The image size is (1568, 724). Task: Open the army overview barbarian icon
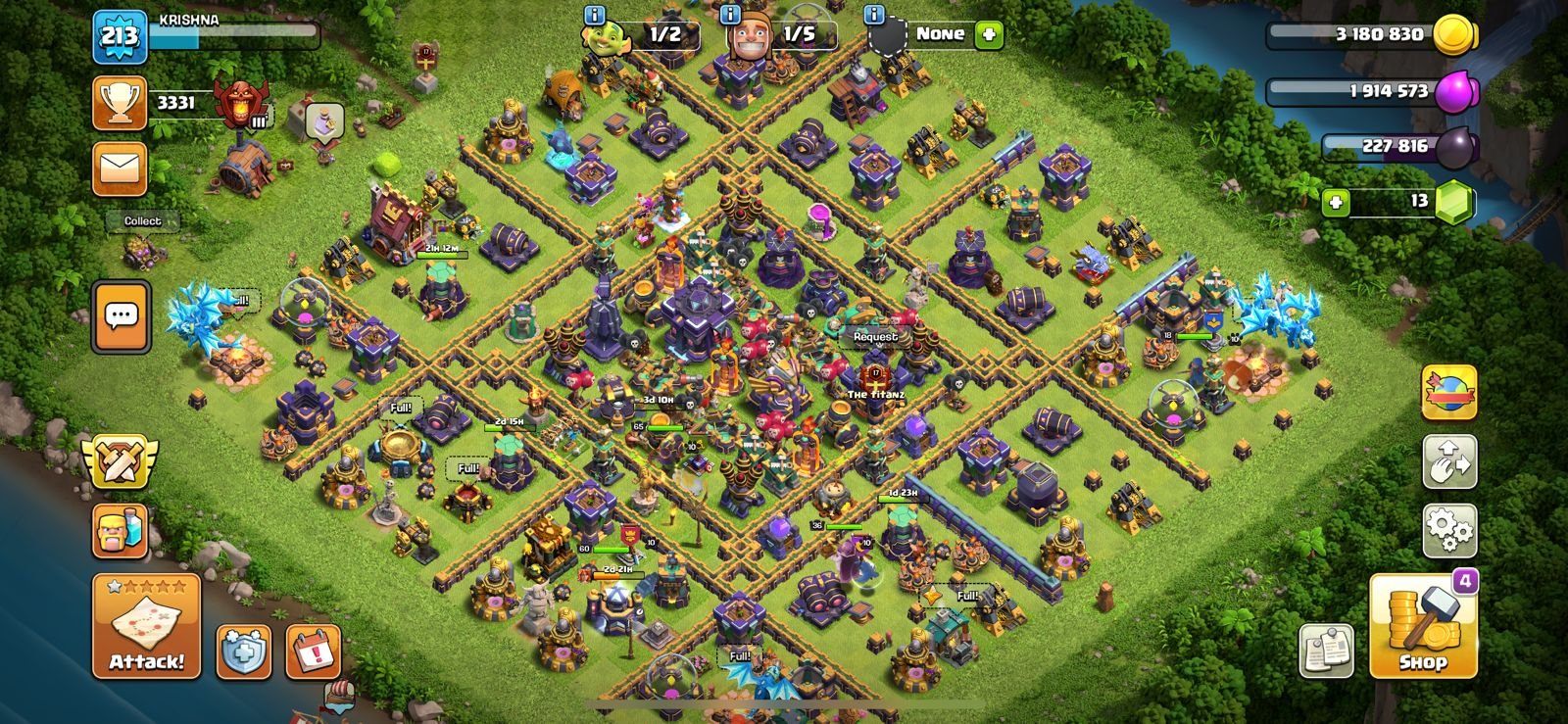point(120,532)
